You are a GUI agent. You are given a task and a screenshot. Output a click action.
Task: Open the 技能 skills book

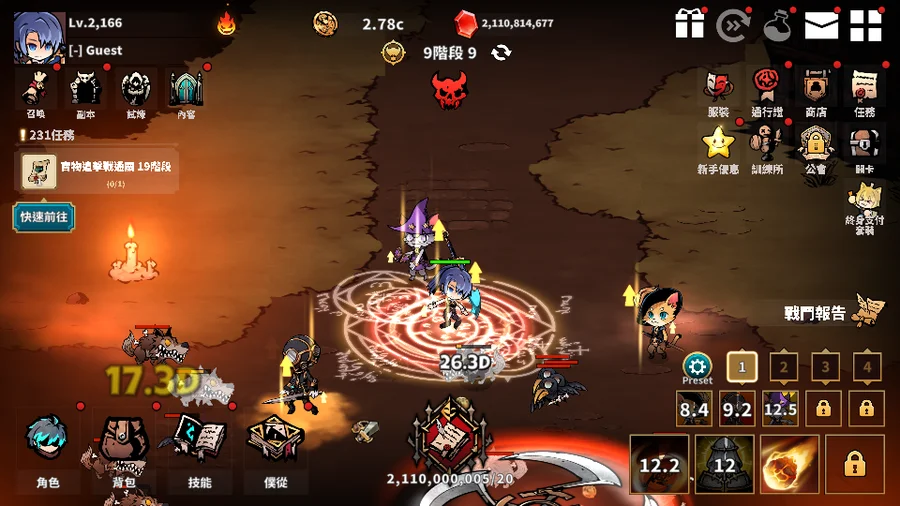pos(200,452)
